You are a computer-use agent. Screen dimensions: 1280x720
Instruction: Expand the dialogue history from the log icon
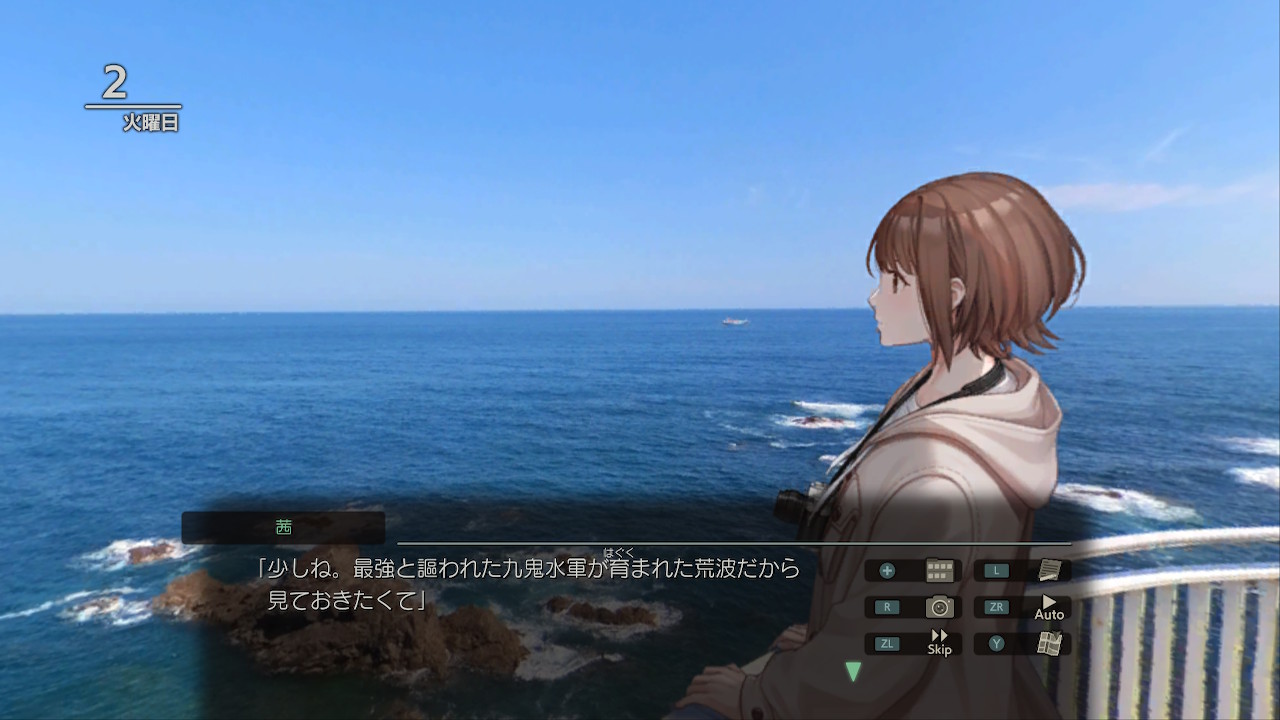coord(1048,570)
